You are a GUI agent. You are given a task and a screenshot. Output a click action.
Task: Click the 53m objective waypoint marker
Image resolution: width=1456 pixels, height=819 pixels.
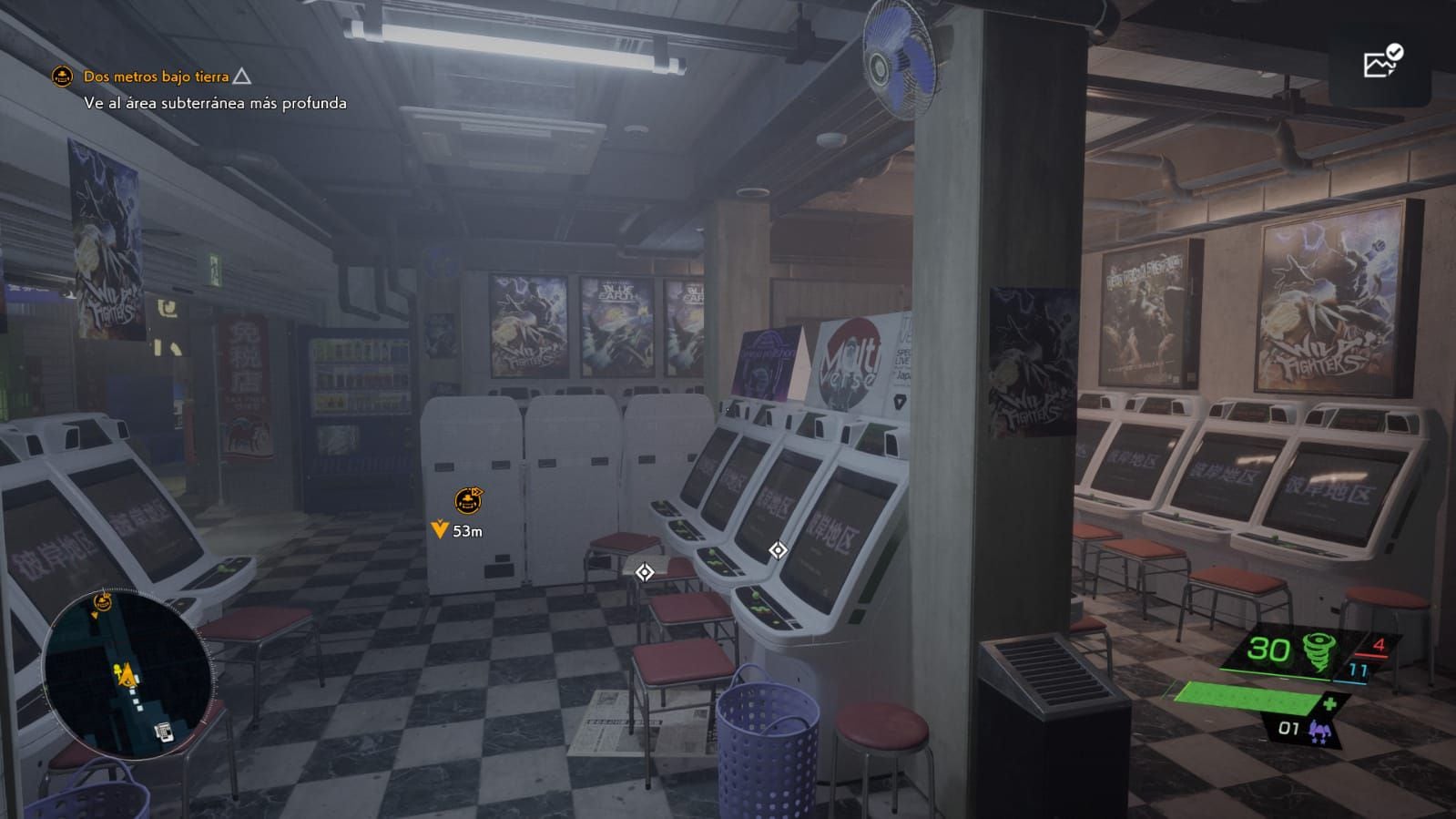click(x=468, y=500)
